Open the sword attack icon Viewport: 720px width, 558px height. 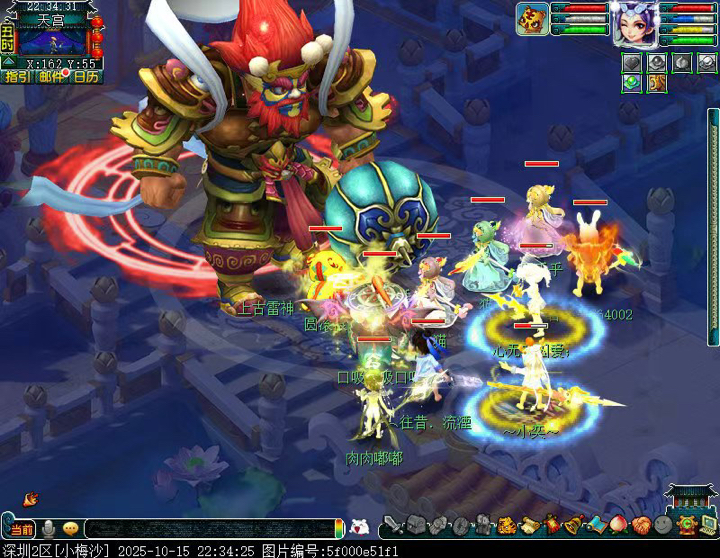point(393,526)
